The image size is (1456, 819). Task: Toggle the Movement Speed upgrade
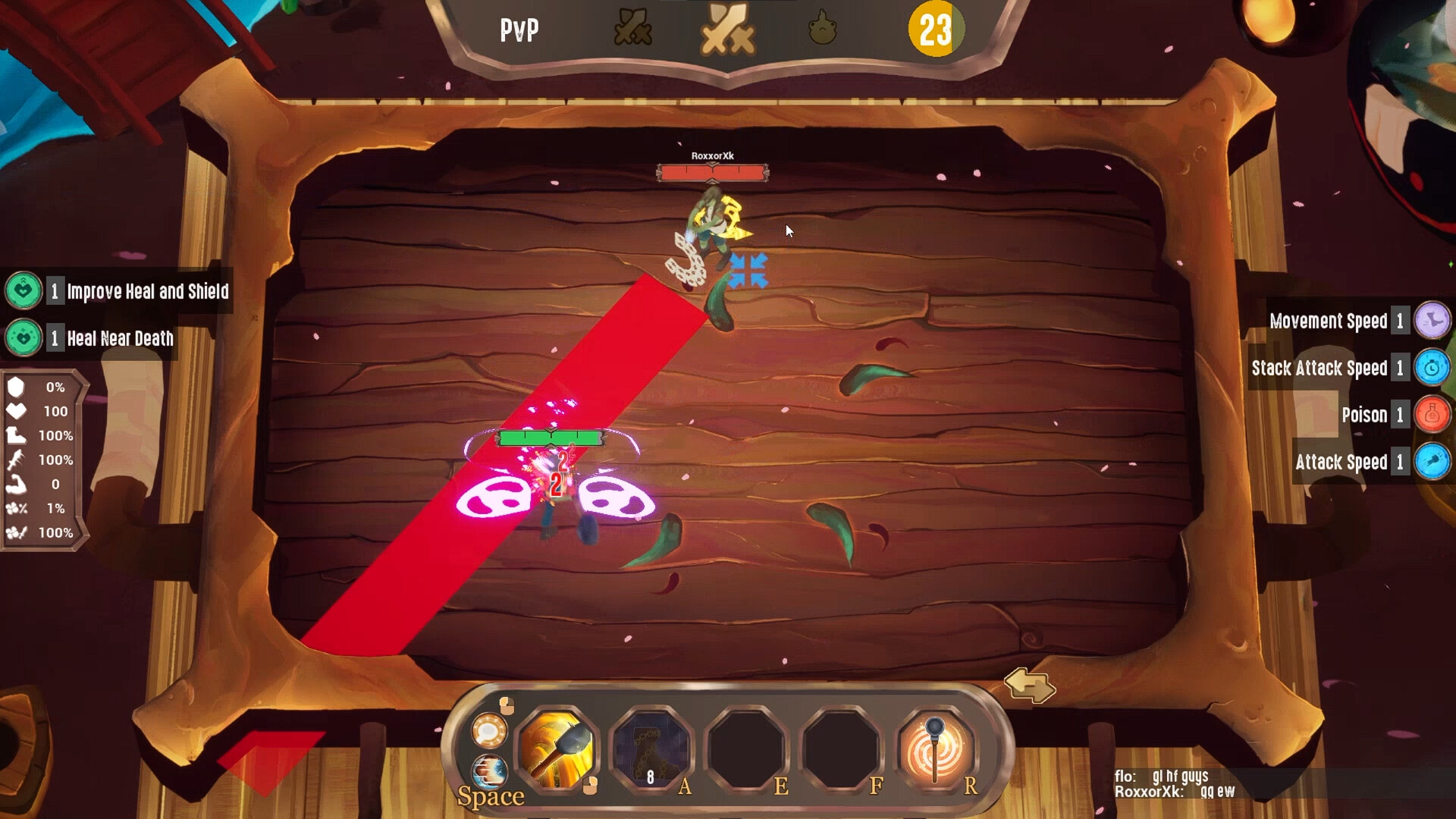click(x=1431, y=321)
